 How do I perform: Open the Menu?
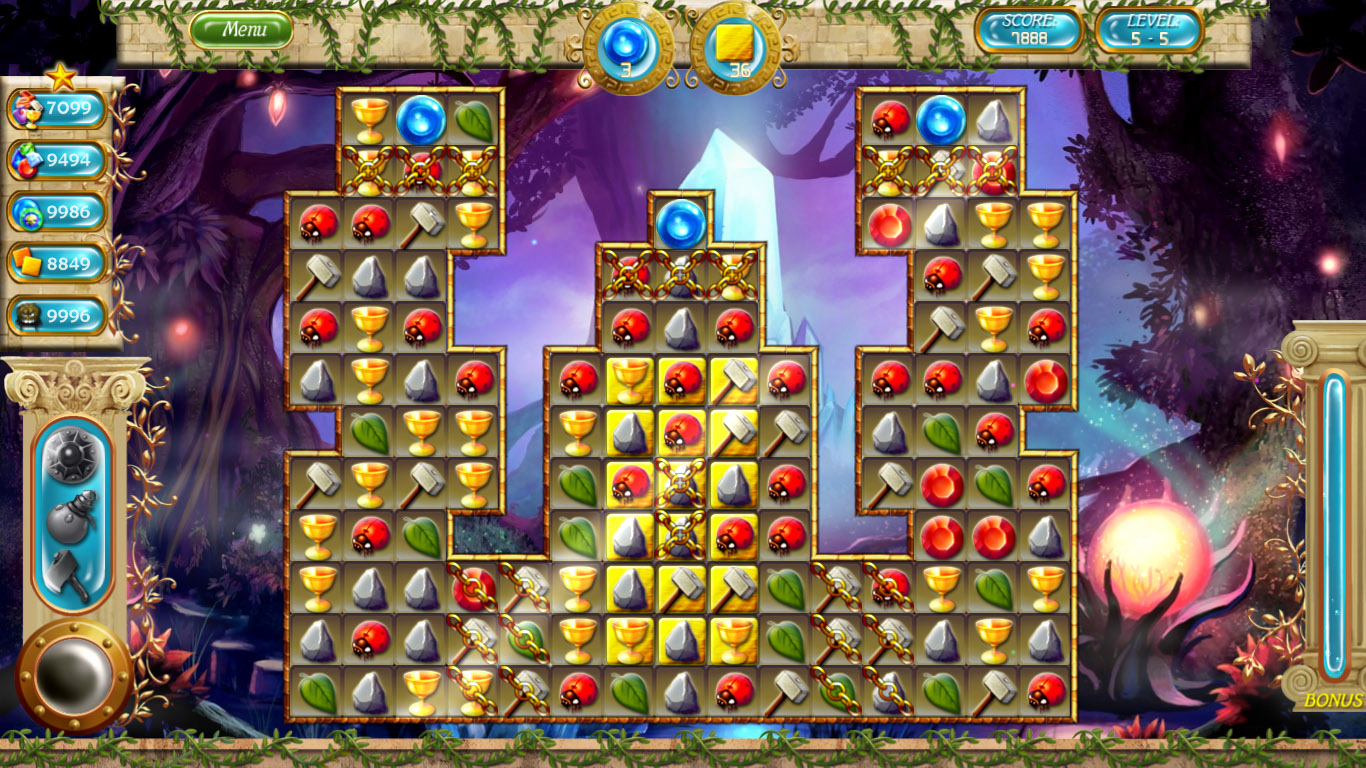tap(240, 29)
